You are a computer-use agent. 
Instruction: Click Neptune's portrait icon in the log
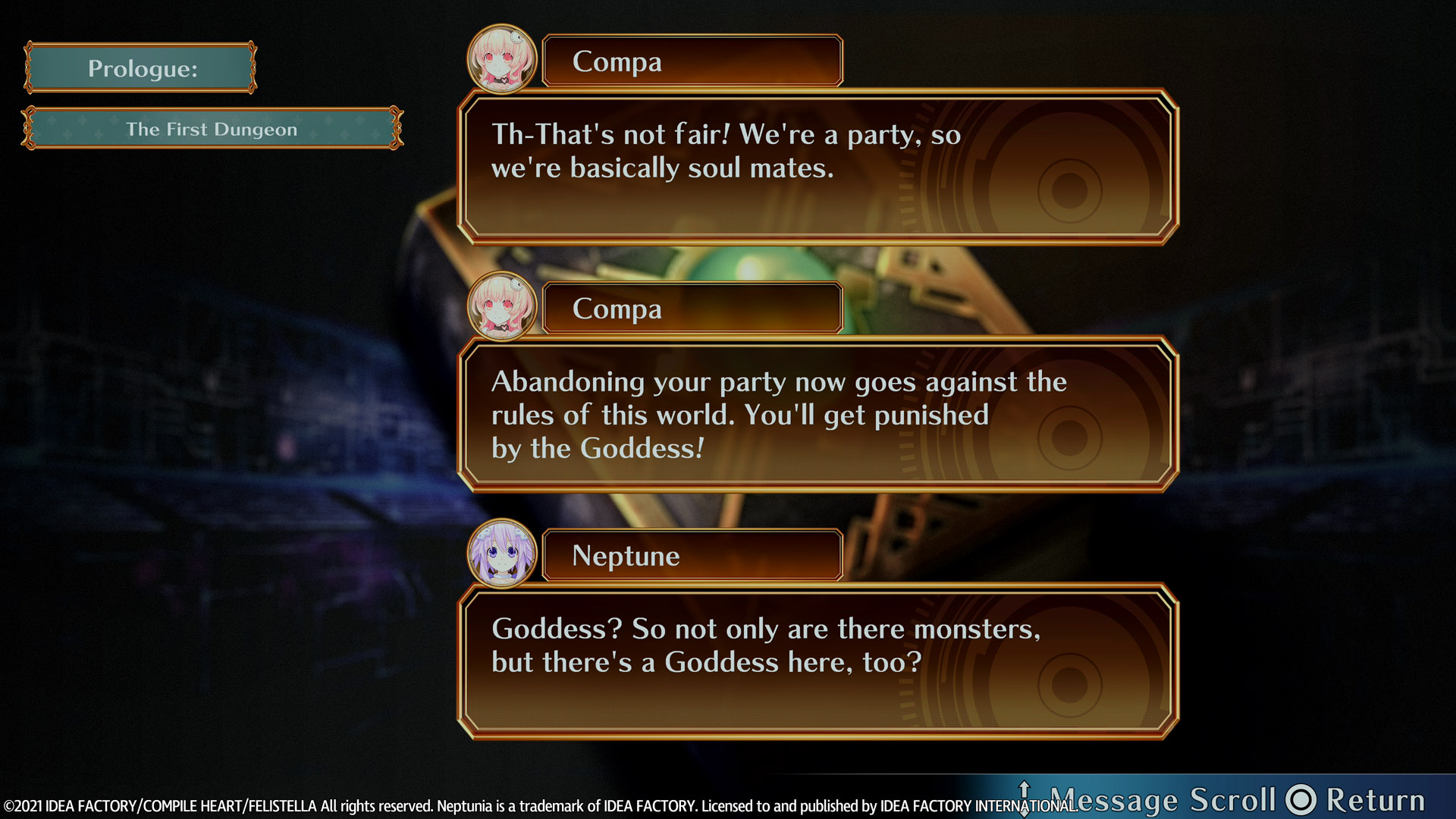coord(501,554)
